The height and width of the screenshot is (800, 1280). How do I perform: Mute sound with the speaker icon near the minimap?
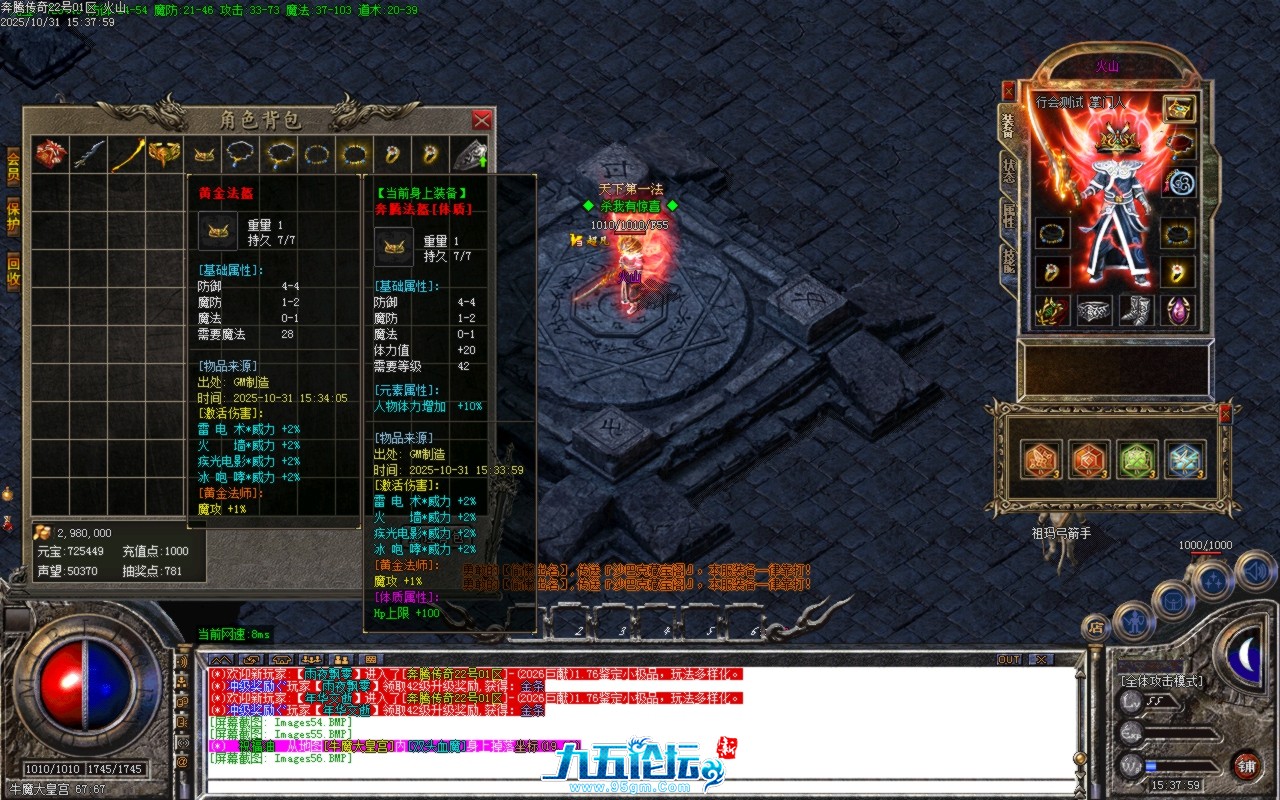click(x=1254, y=572)
